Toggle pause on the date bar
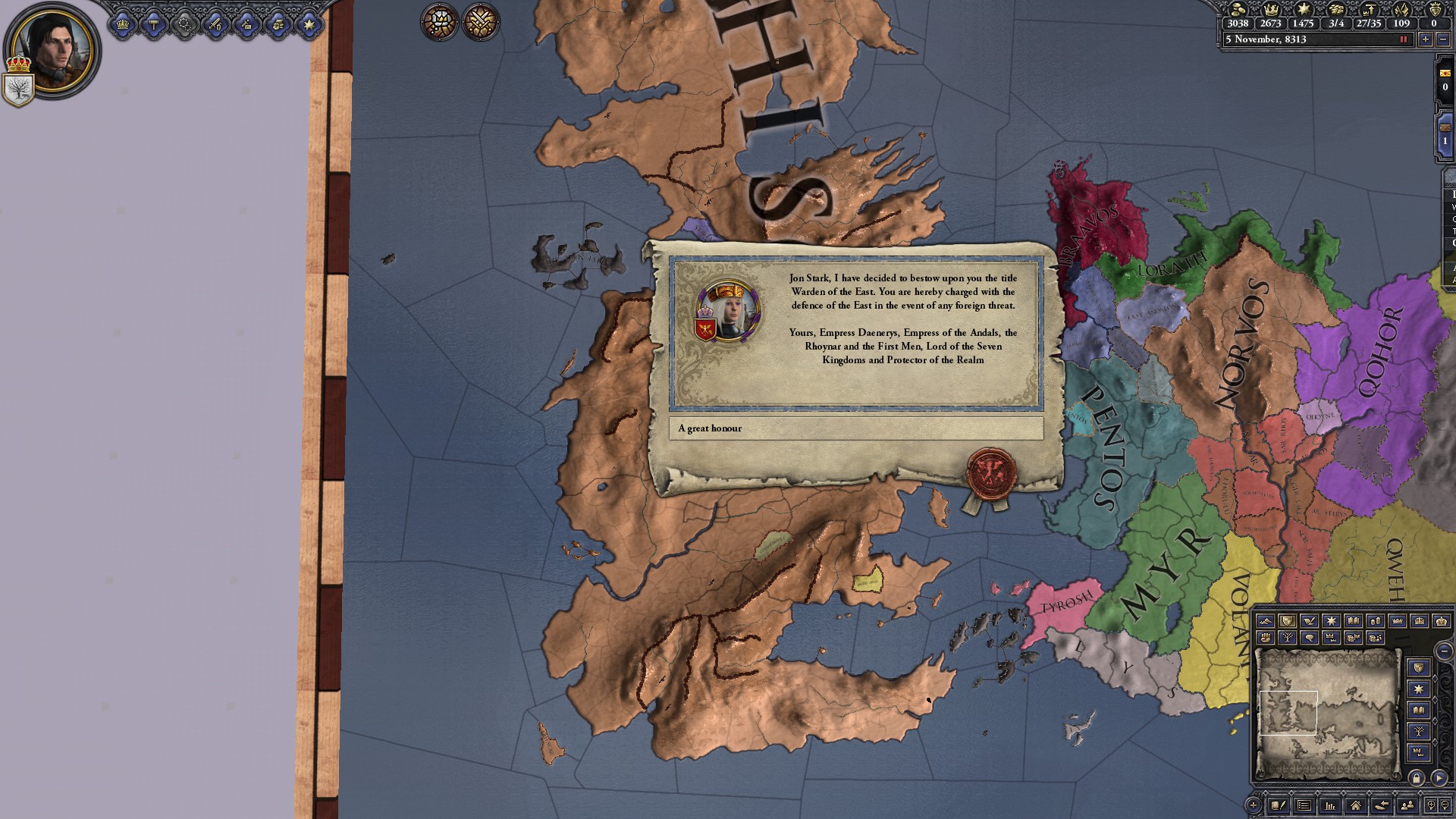Viewport: 1456px width, 819px height. pyautogui.click(x=1403, y=39)
